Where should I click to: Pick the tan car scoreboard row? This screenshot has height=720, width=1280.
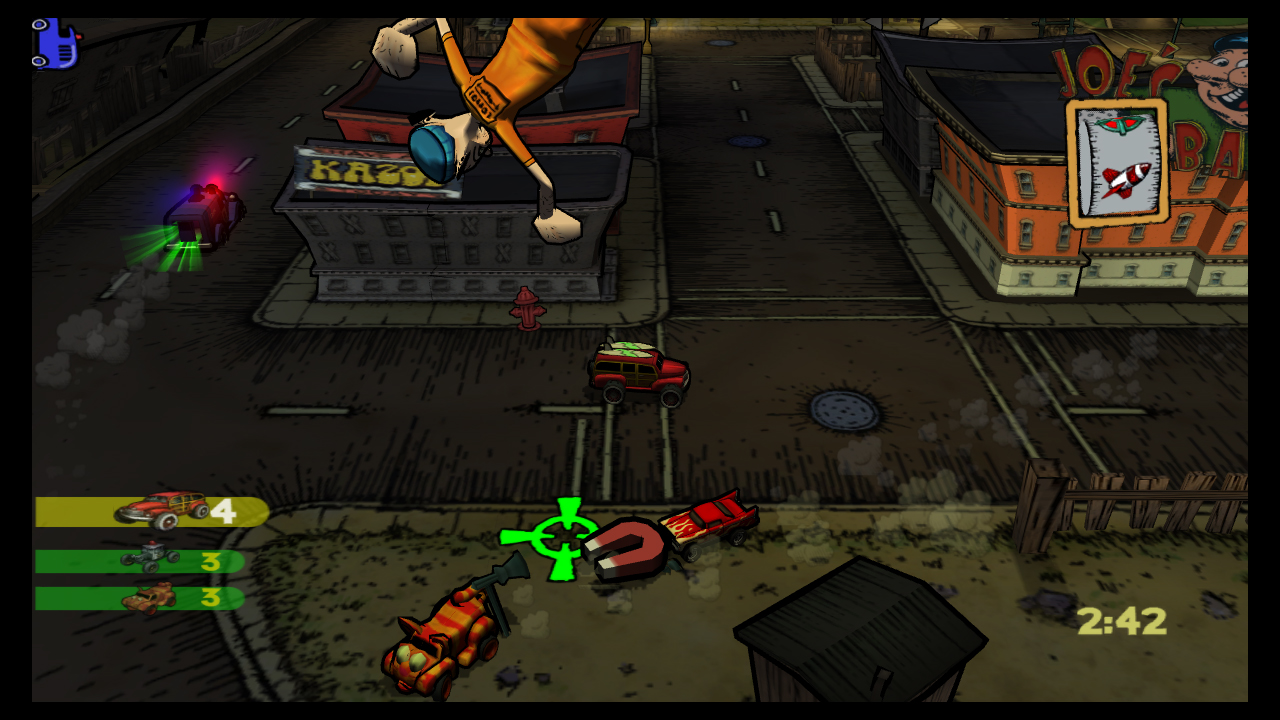(140, 598)
